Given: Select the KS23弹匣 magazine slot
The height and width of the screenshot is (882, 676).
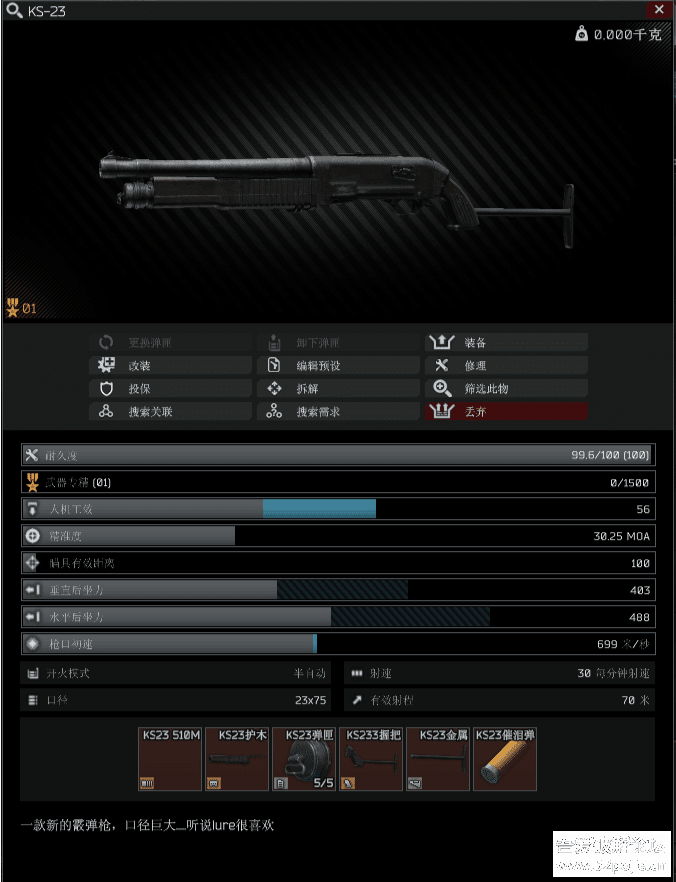Looking at the screenshot, I should pos(304,759).
